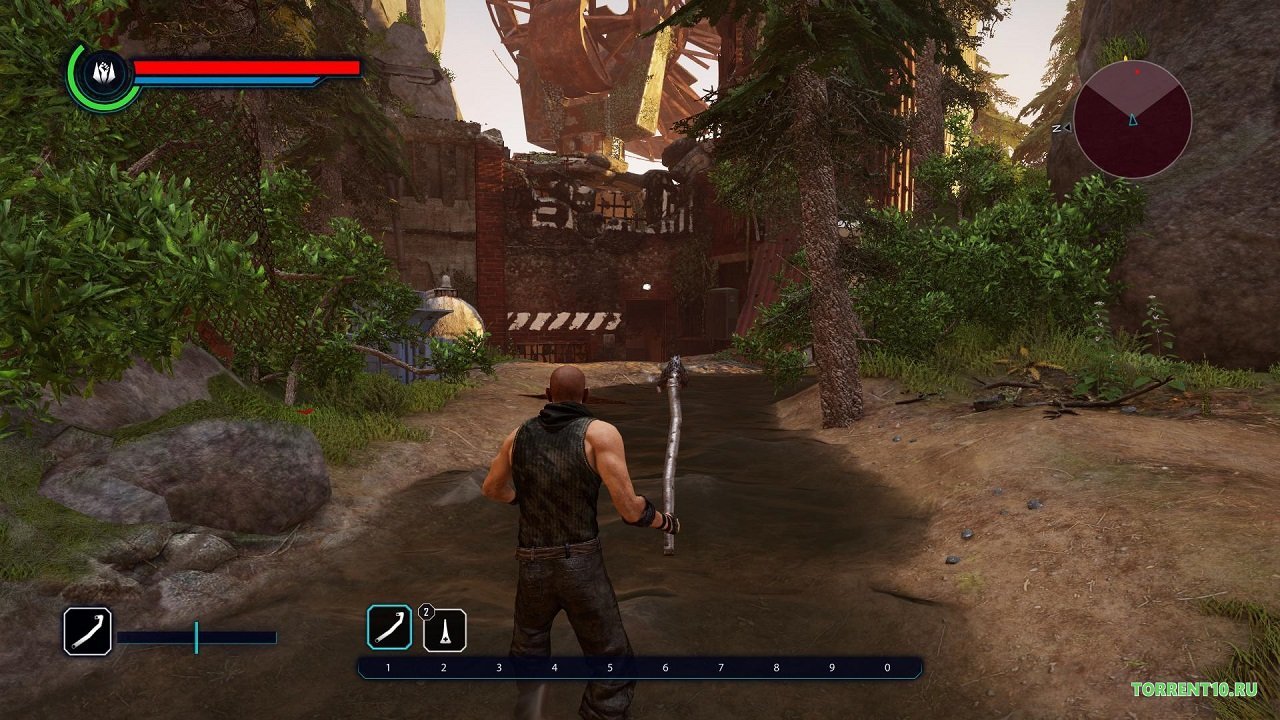Click the N direction marker on the compass
This screenshot has width=1280, height=720.
tap(1058, 128)
